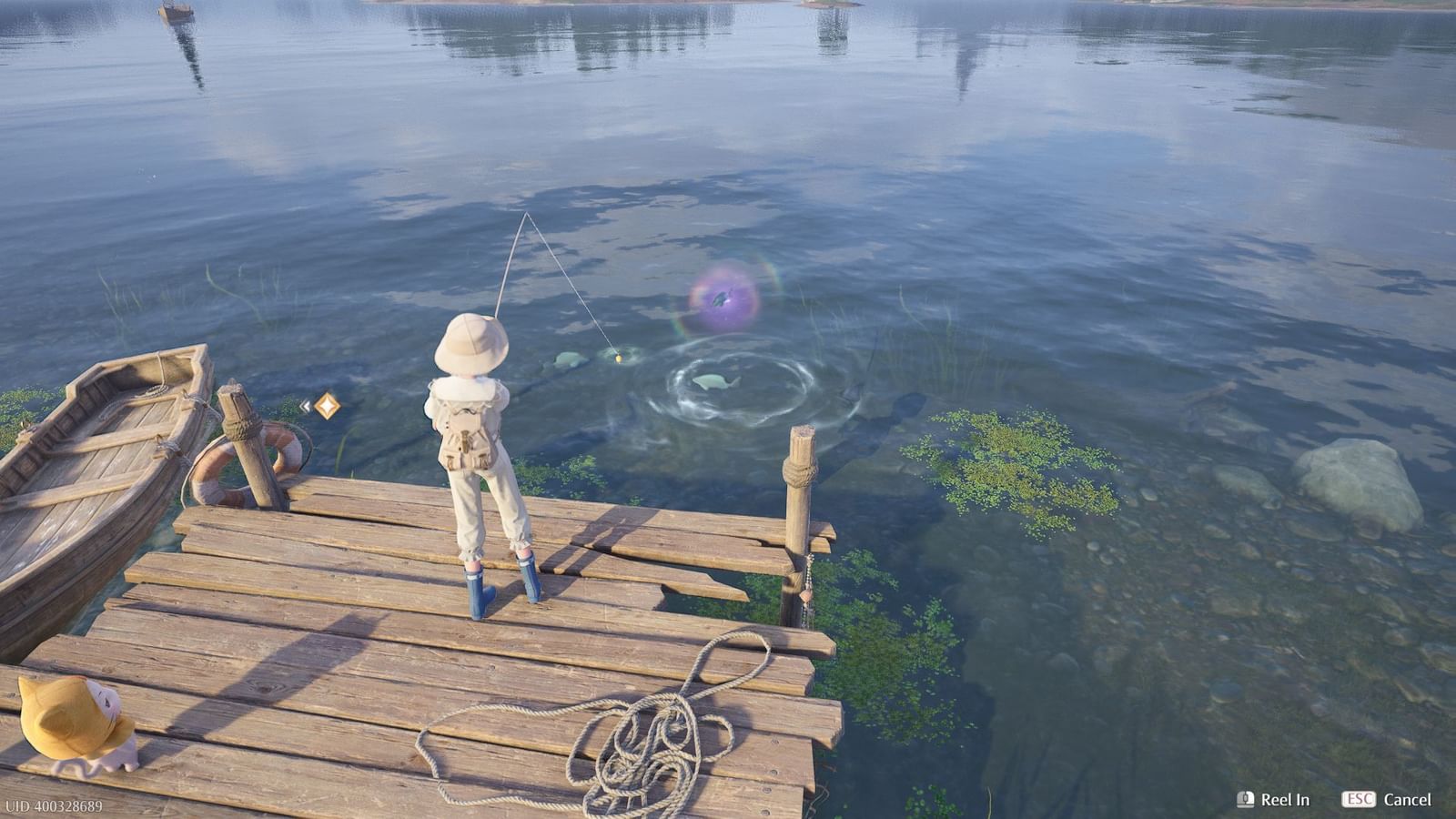Viewport: 1456px width, 819px height.
Task: Select the yellow cat companion on the dock
Action: [73, 723]
